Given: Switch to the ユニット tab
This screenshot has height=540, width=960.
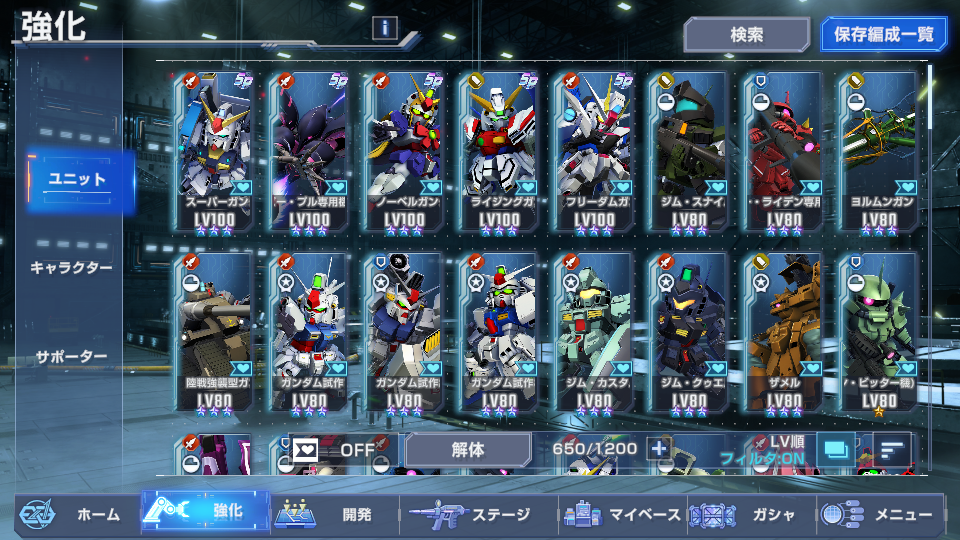Looking at the screenshot, I should point(79,180).
